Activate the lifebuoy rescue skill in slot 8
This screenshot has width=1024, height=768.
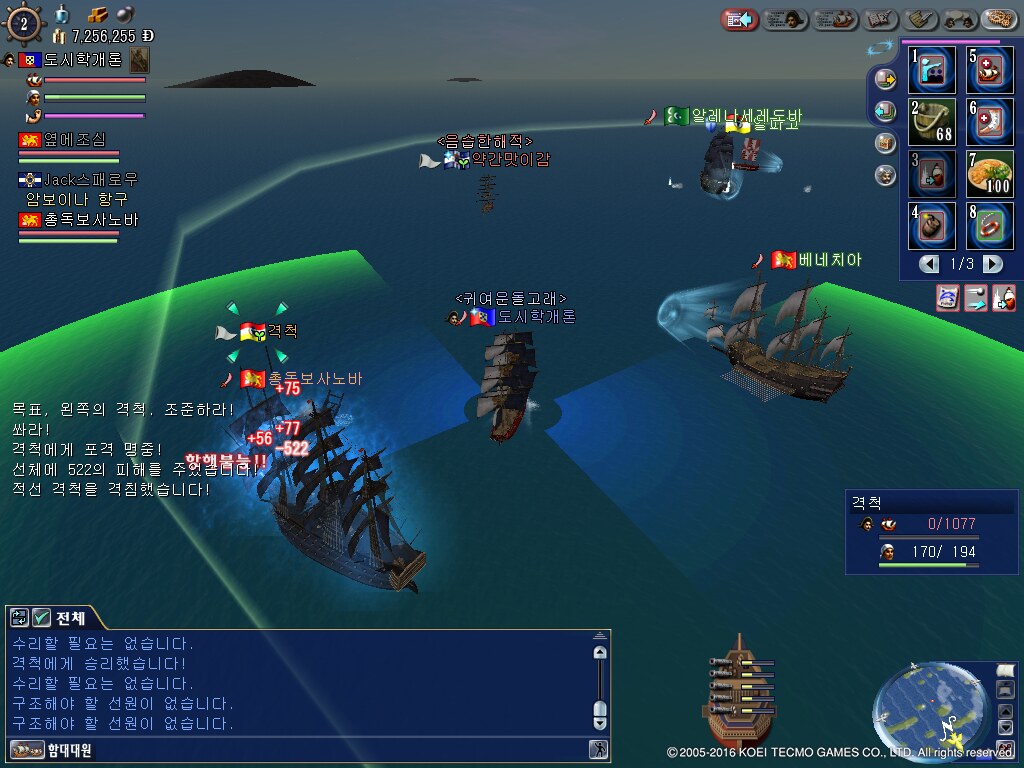tap(990, 226)
